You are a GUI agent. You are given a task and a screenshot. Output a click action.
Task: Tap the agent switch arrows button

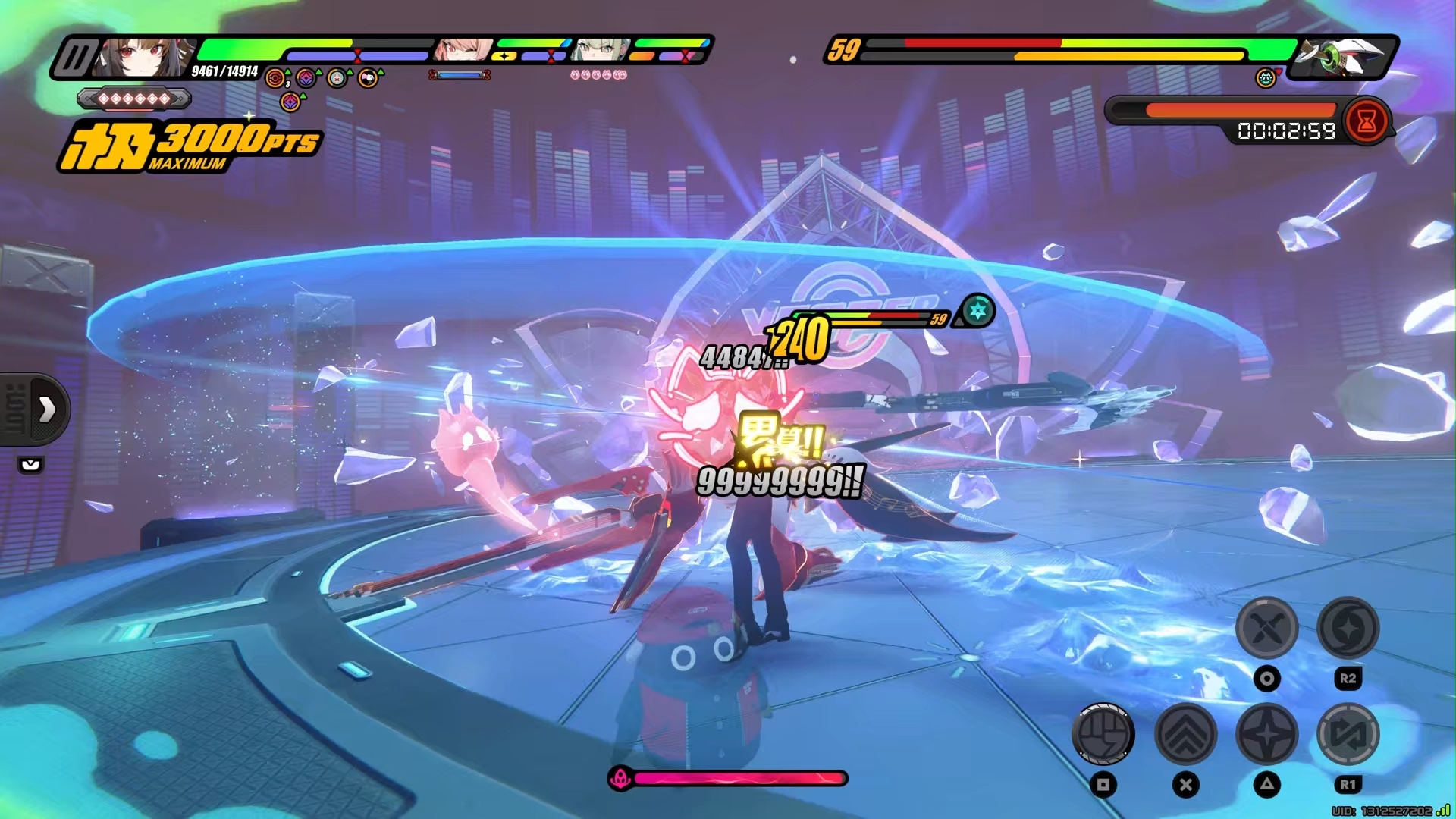1348,734
